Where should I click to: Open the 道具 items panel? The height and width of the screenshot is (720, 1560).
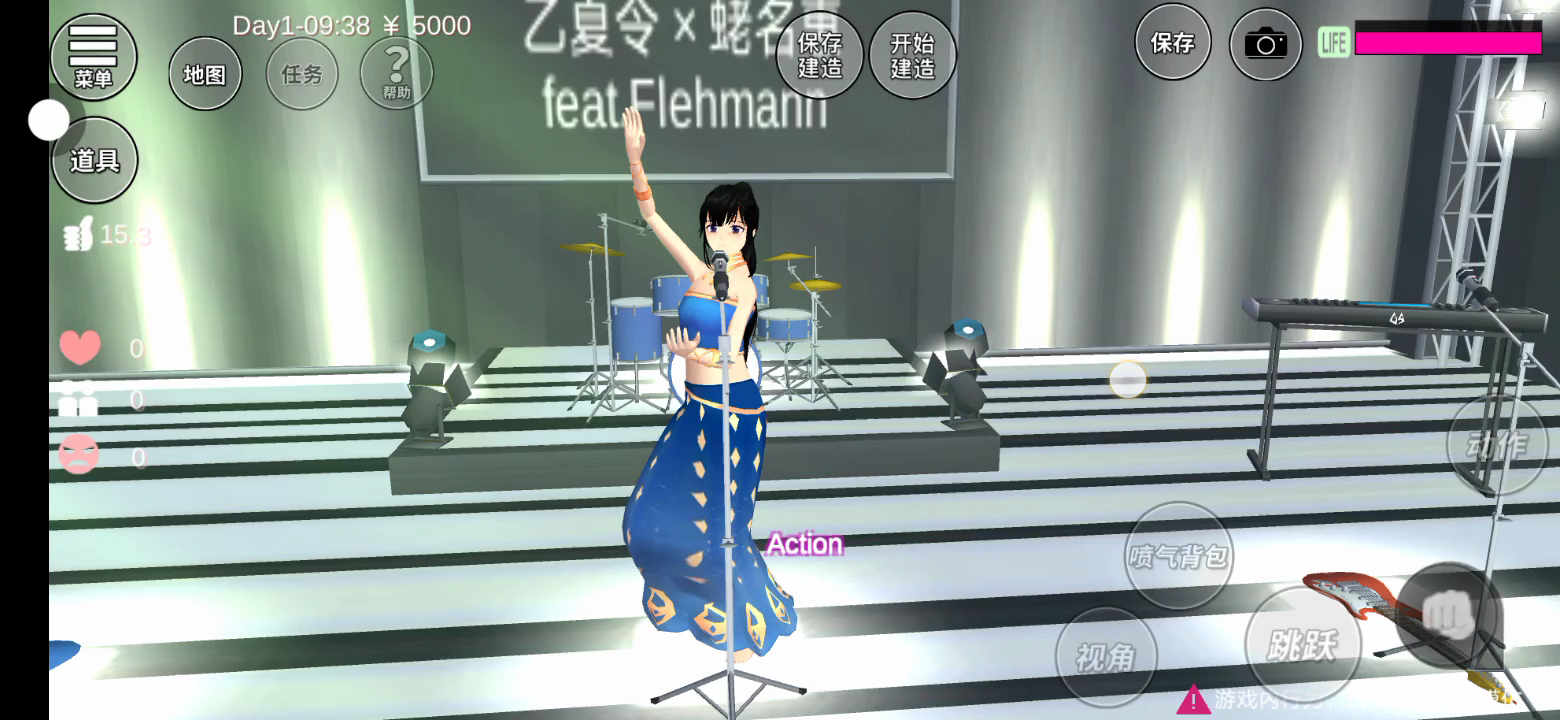pos(94,160)
